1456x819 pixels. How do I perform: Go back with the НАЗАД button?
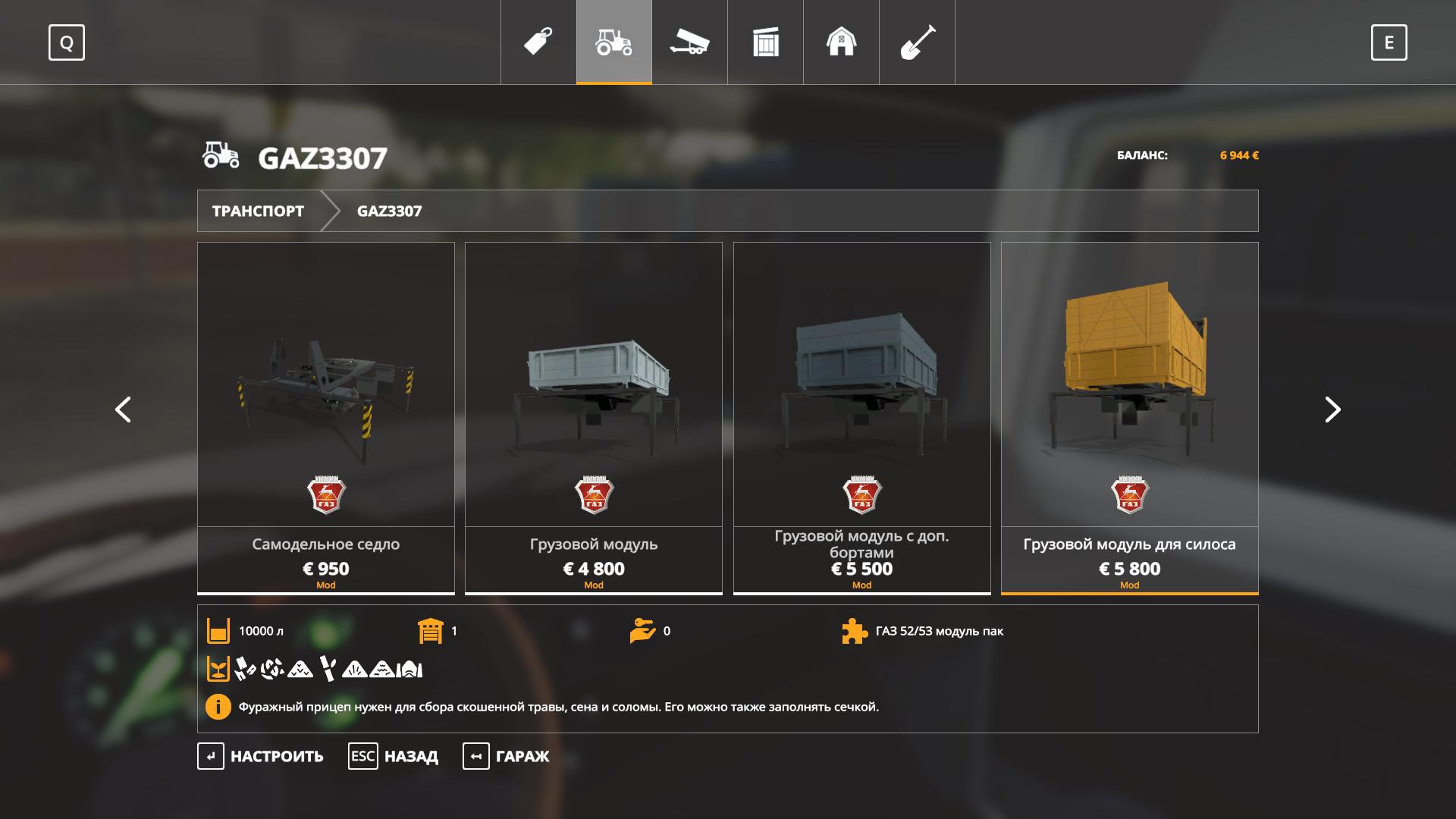[394, 756]
